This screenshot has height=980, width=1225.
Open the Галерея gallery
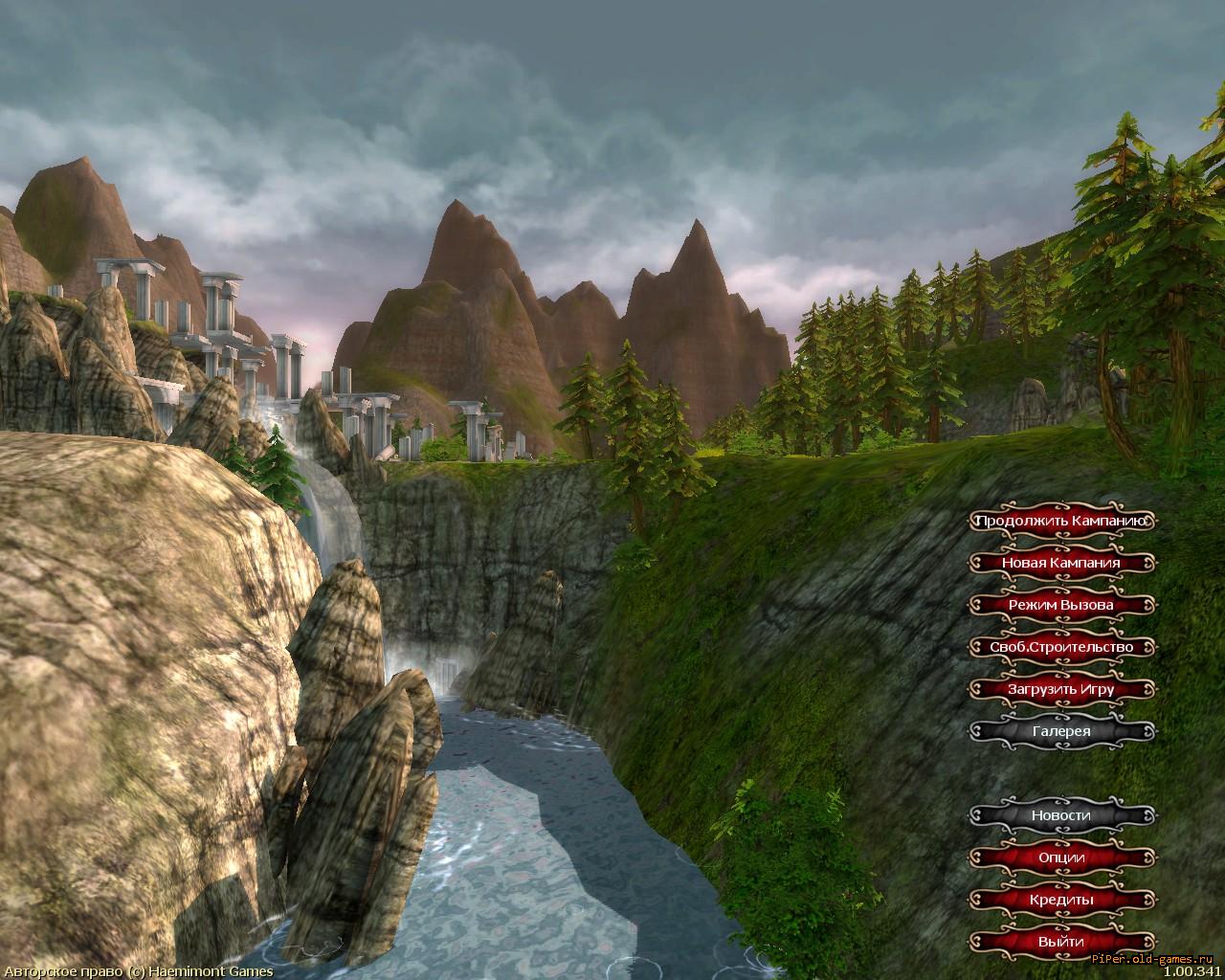1060,731
